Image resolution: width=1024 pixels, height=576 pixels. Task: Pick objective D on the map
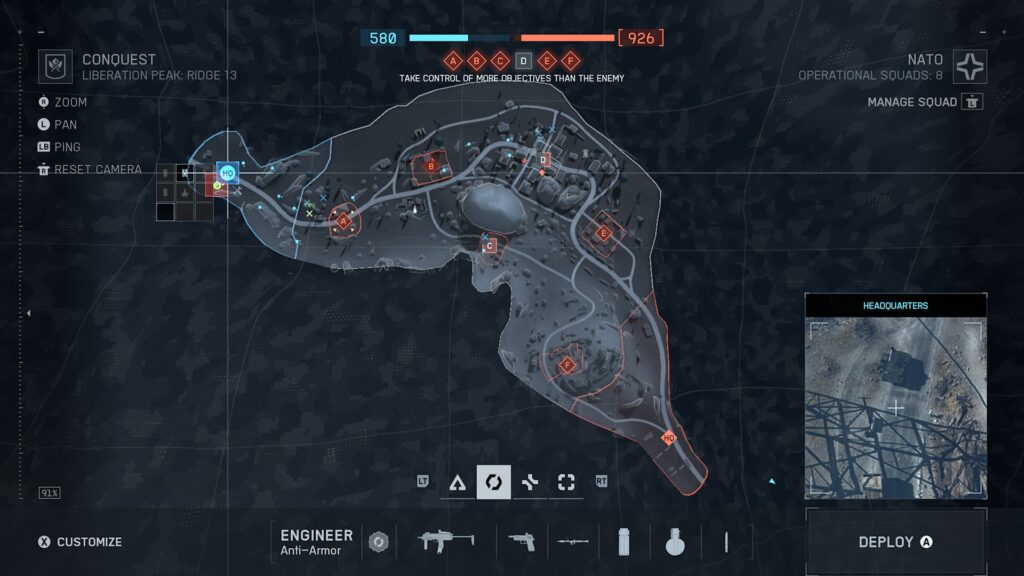pyautogui.click(x=544, y=160)
